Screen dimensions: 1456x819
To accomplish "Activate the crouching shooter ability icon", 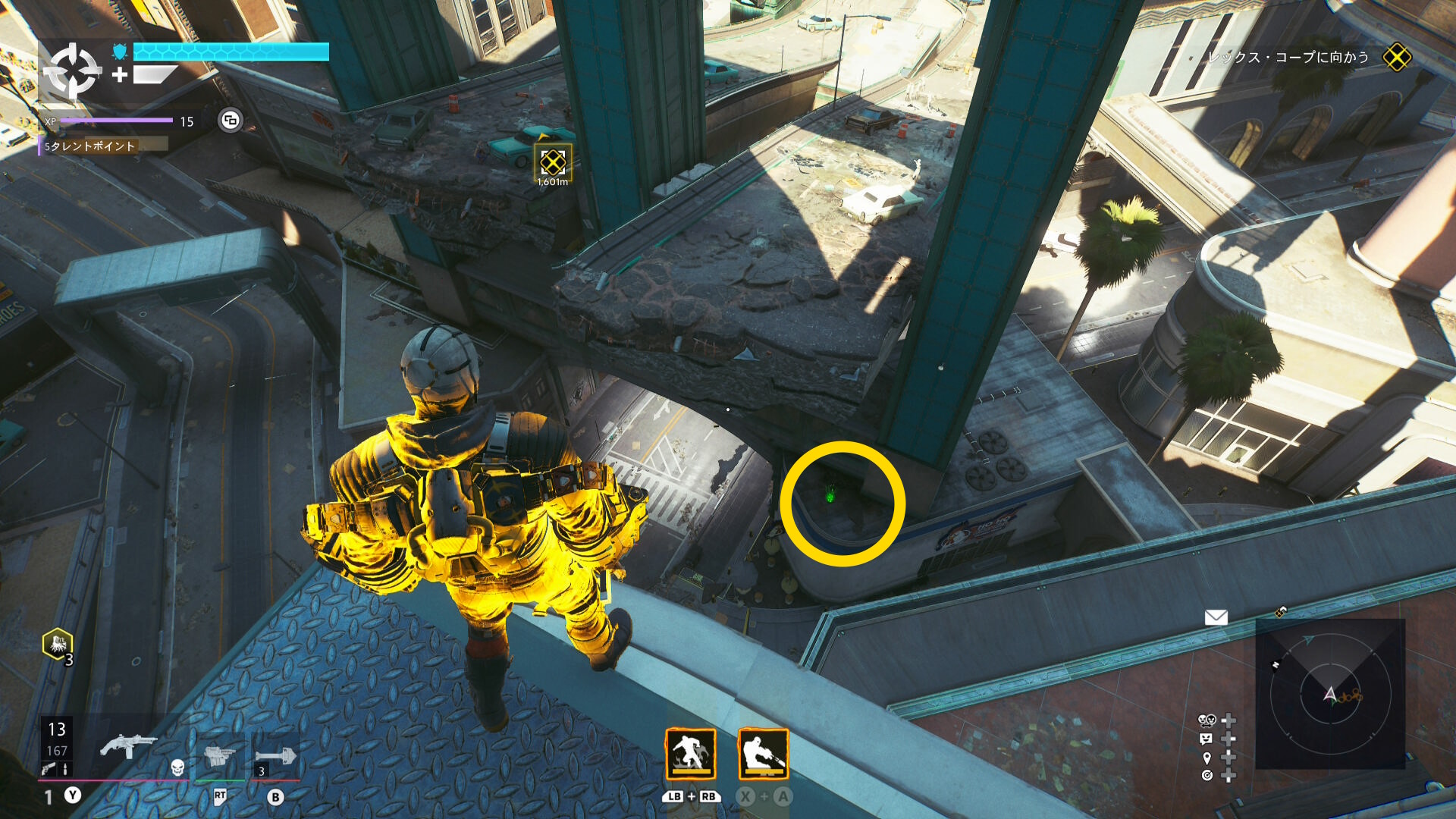I will point(763,754).
